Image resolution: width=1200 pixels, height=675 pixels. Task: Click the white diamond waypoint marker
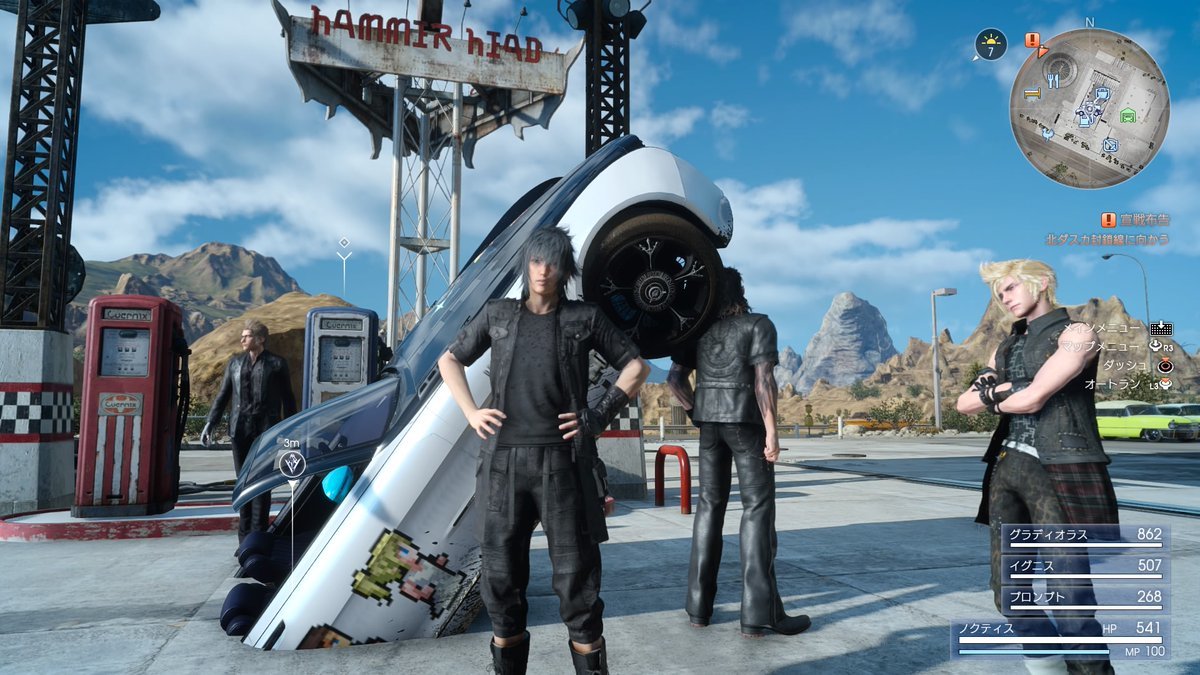[344, 243]
